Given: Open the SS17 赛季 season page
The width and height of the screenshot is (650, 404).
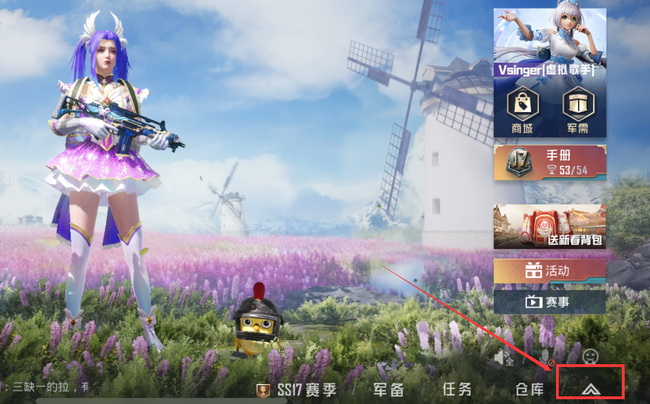Looking at the screenshot, I should click(297, 390).
